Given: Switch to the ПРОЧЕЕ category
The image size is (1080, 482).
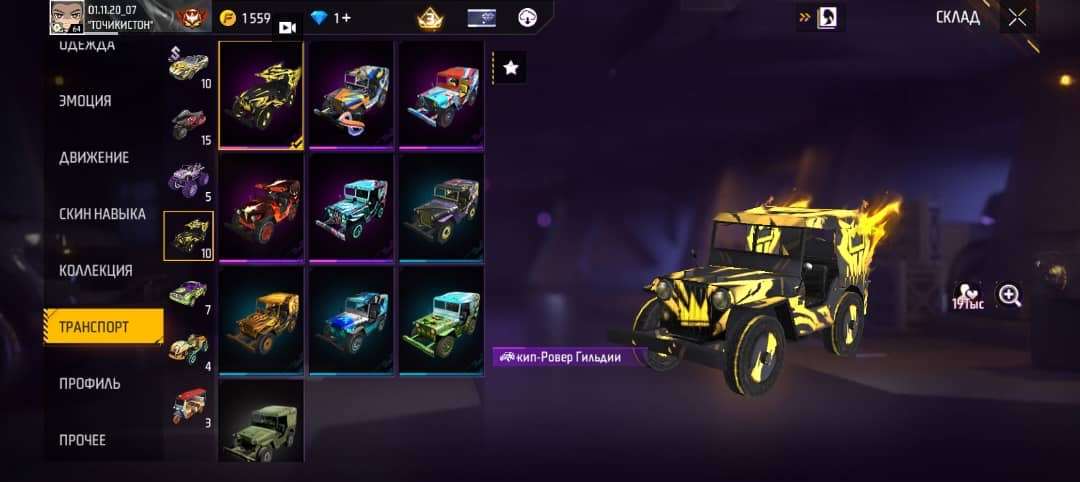Looking at the screenshot, I should [x=82, y=440].
